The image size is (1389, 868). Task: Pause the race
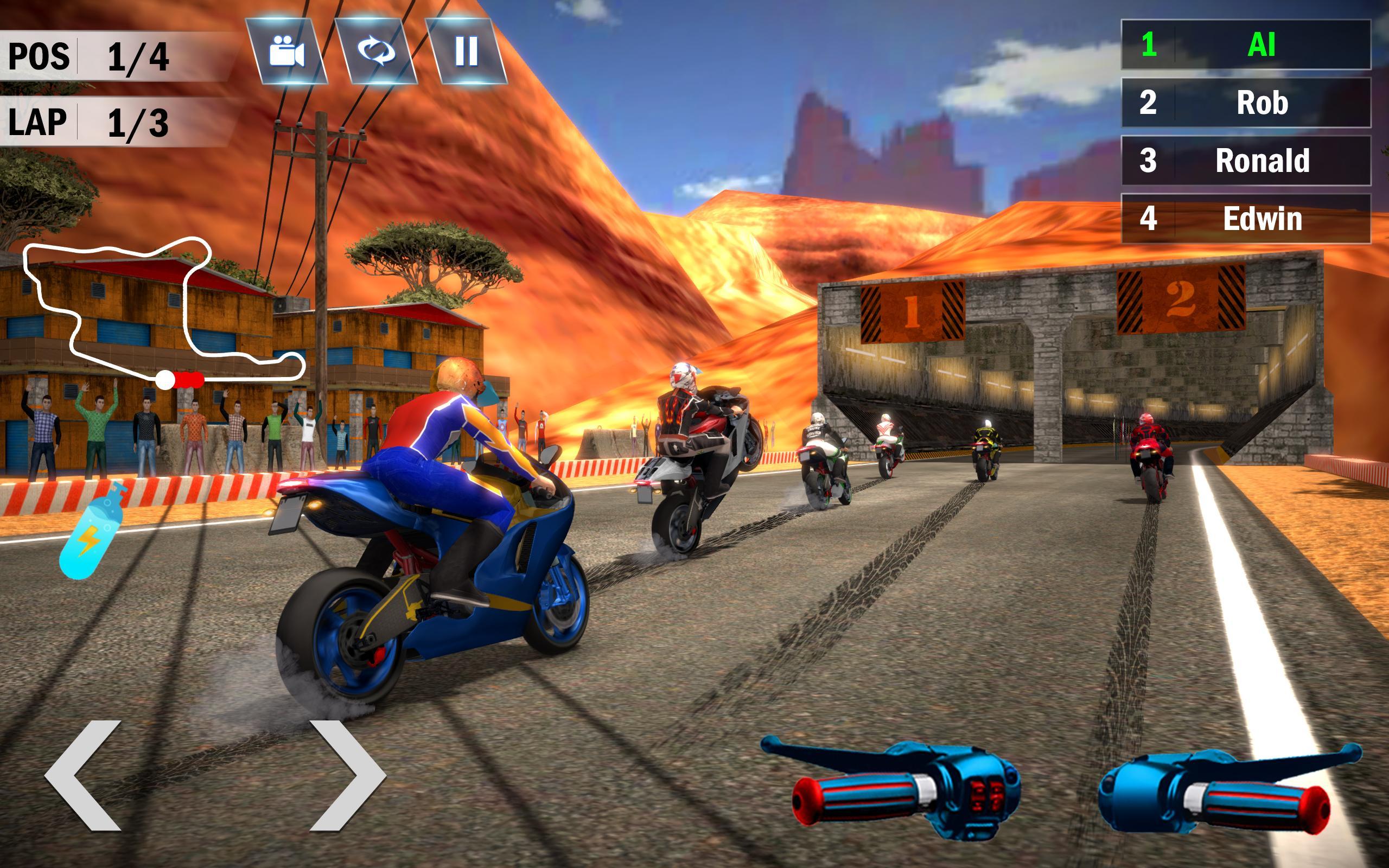click(x=466, y=52)
